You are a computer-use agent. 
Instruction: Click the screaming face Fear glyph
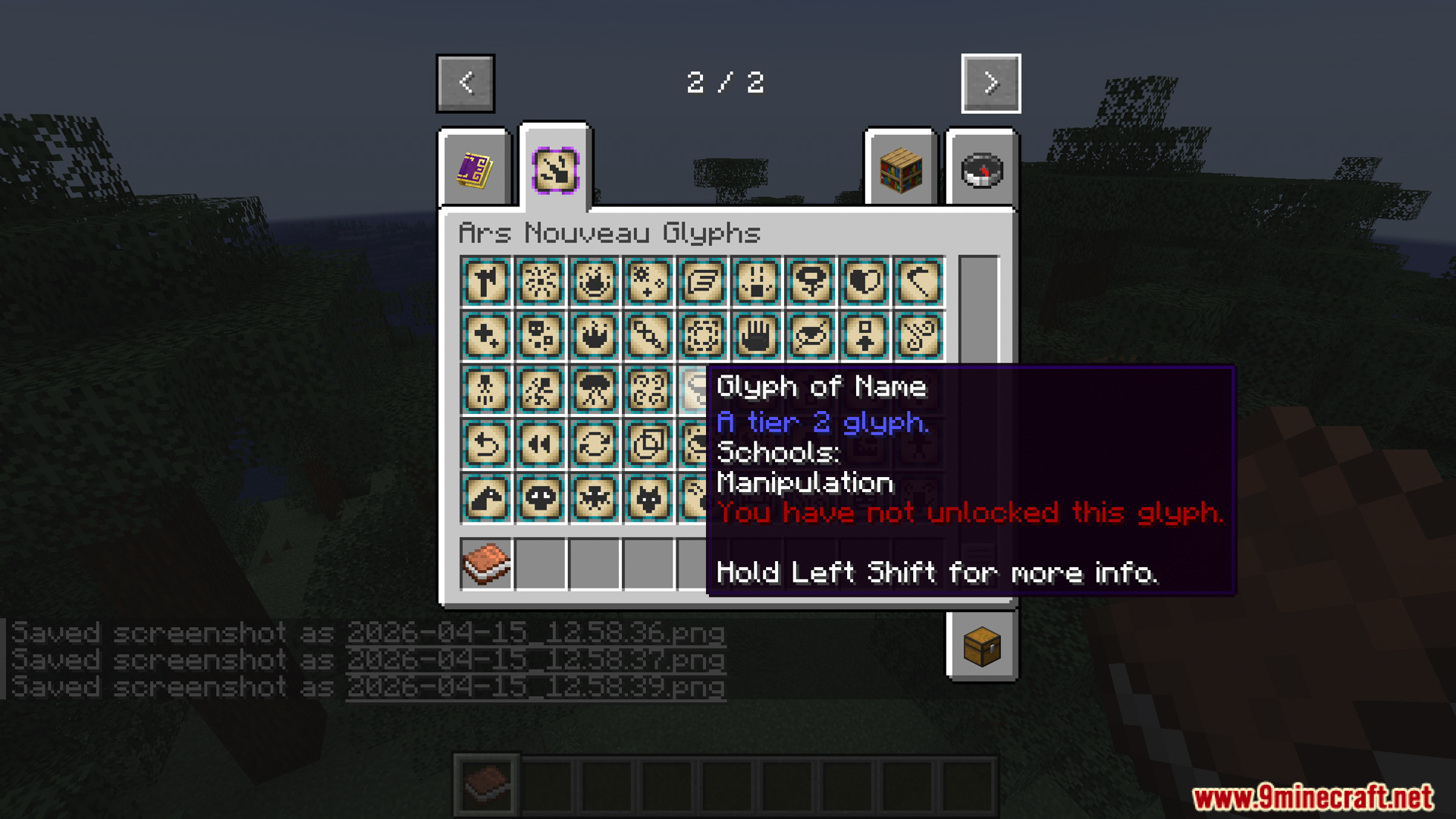[757, 281]
